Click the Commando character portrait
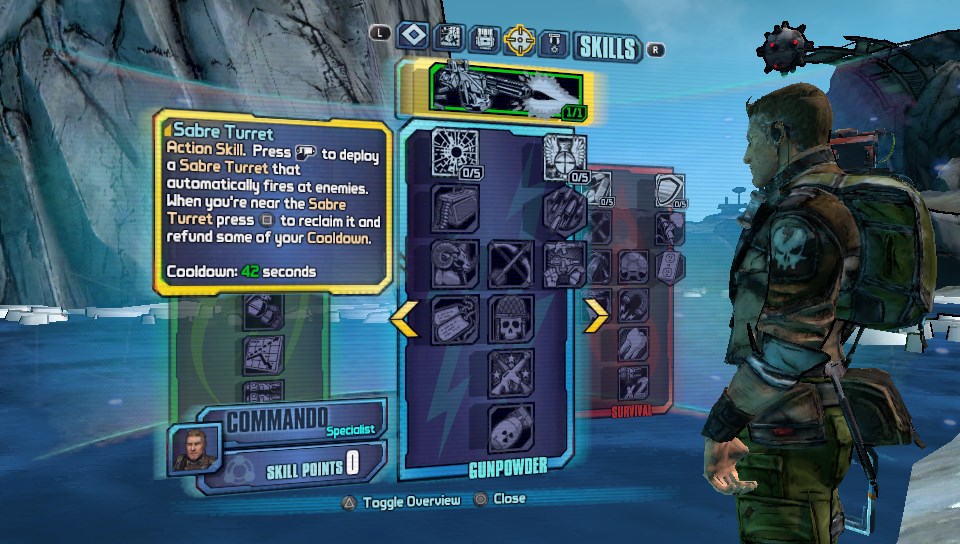The height and width of the screenshot is (544, 960). click(x=193, y=447)
